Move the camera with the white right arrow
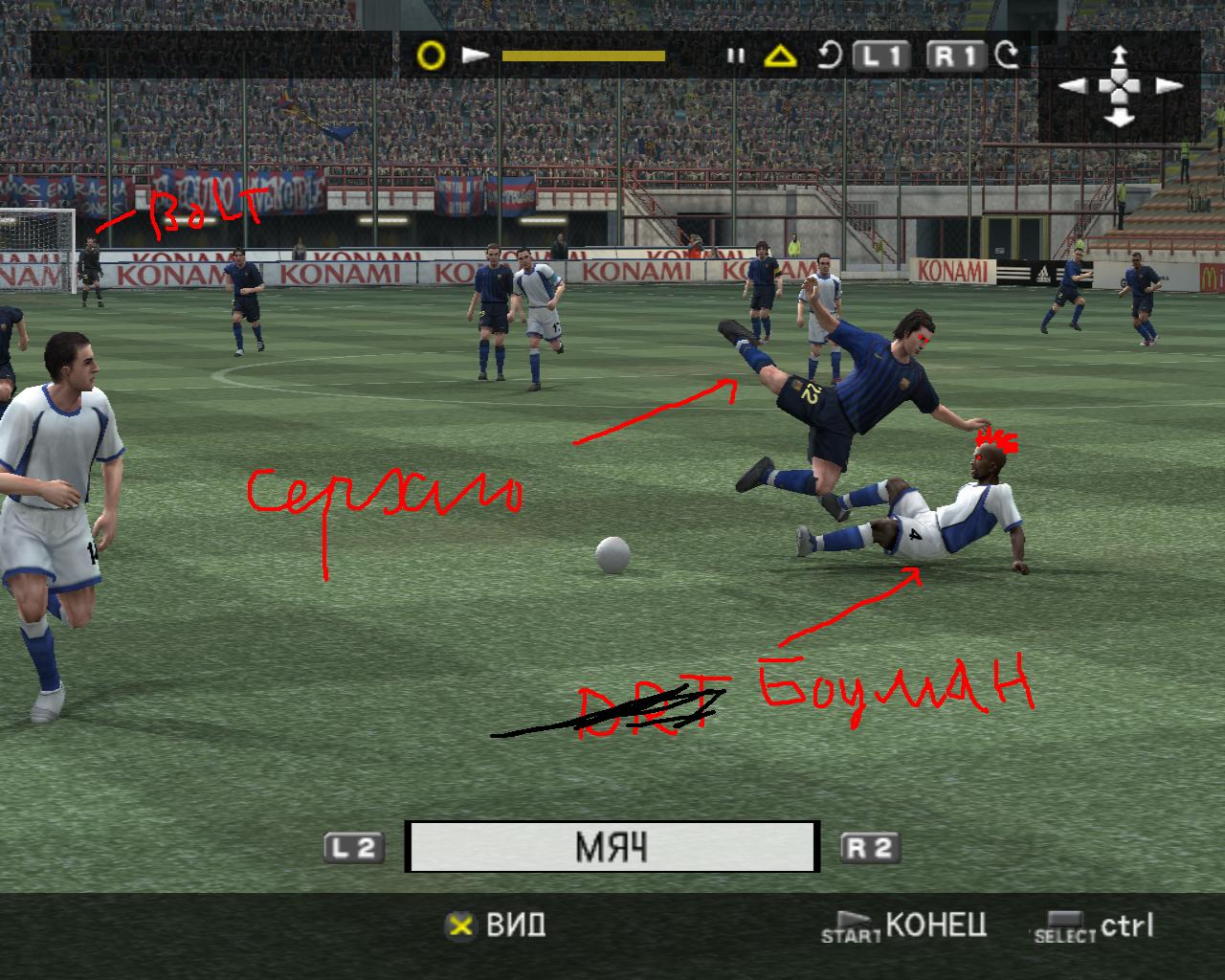 [x=1169, y=86]
